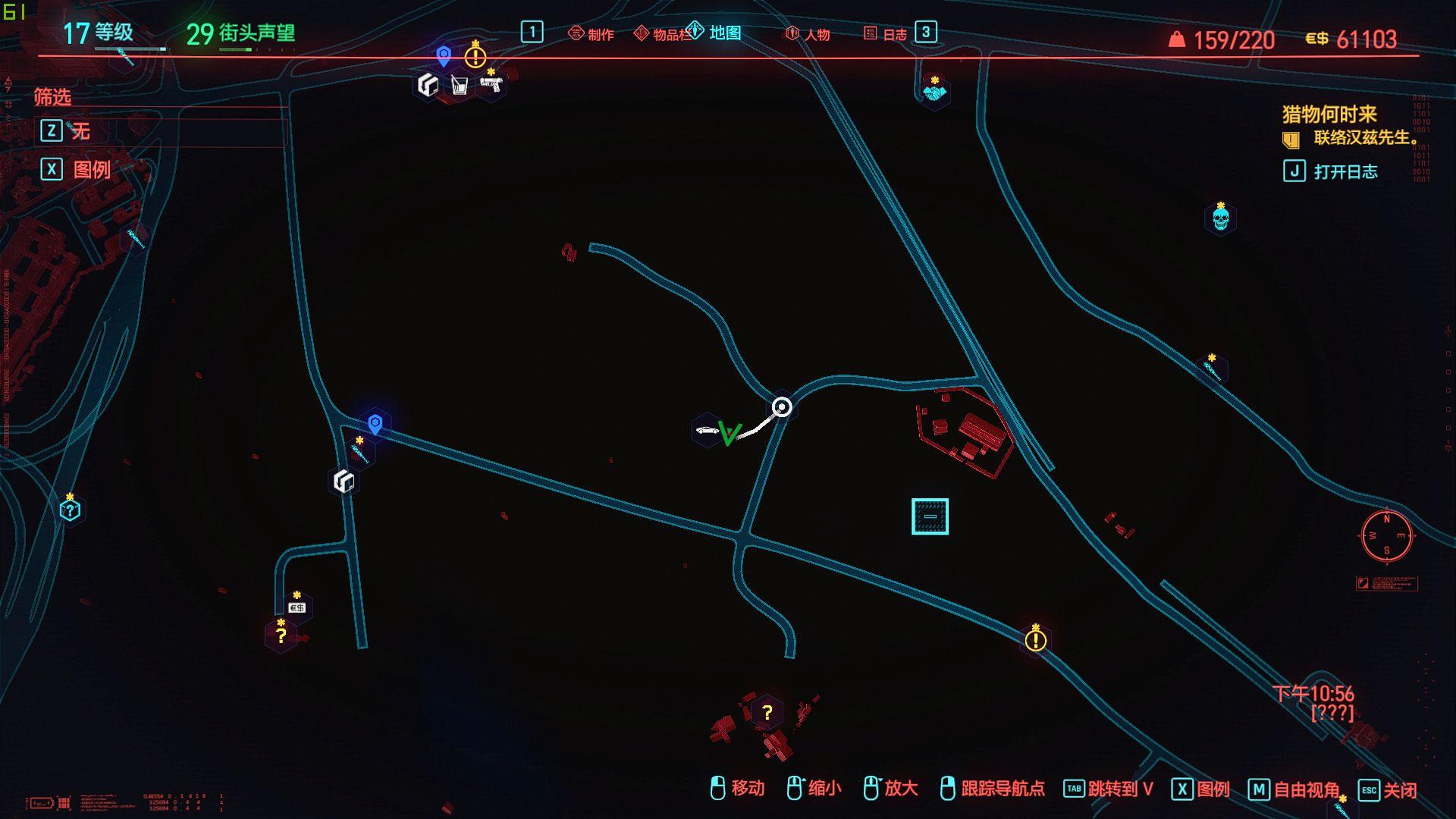Viewport: 1456px width, 819px height.
Task: Select the 地图 map tab
Action: pyautogui.click(x=715, y=33)
